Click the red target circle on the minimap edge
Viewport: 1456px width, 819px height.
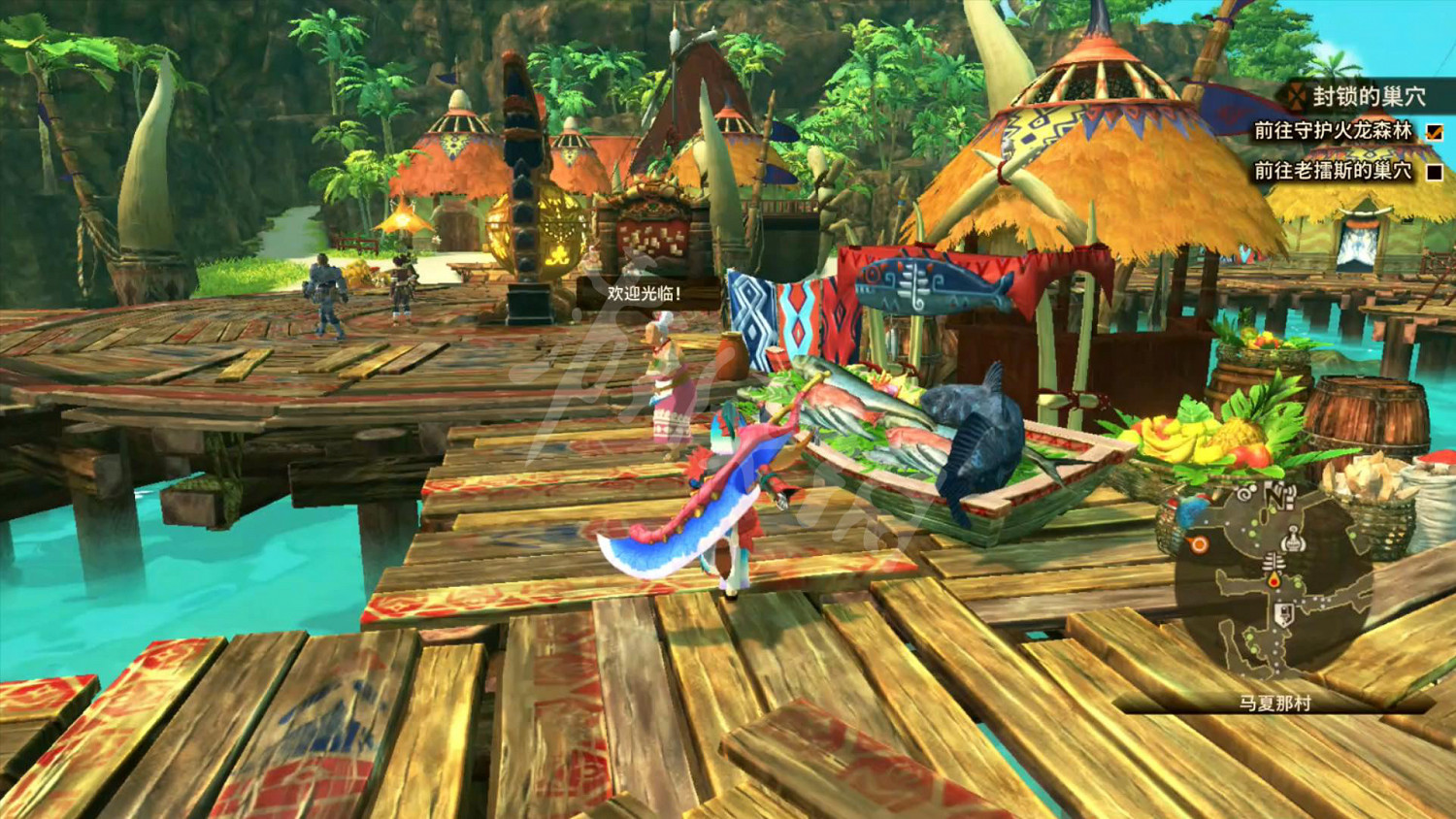click(x=1197, y=543)
